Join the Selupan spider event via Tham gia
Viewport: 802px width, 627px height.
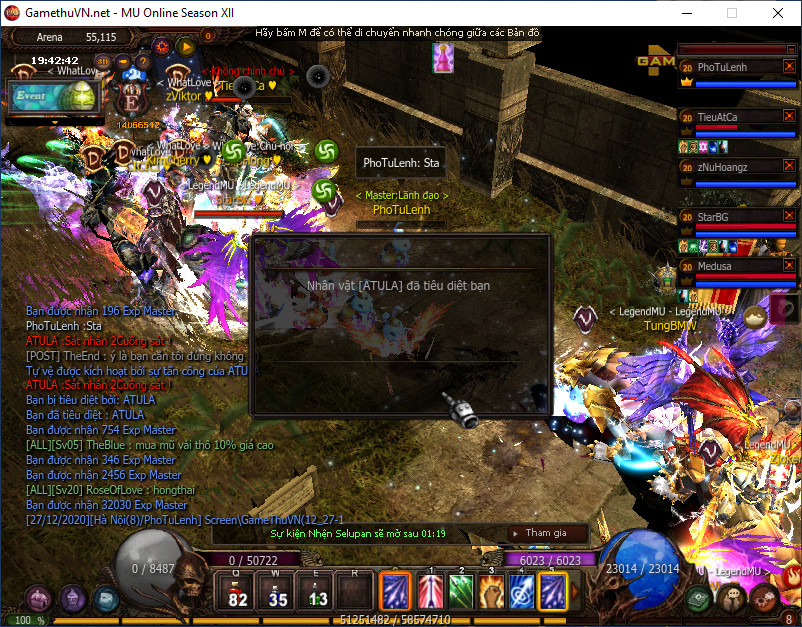[x=546, y=533]
